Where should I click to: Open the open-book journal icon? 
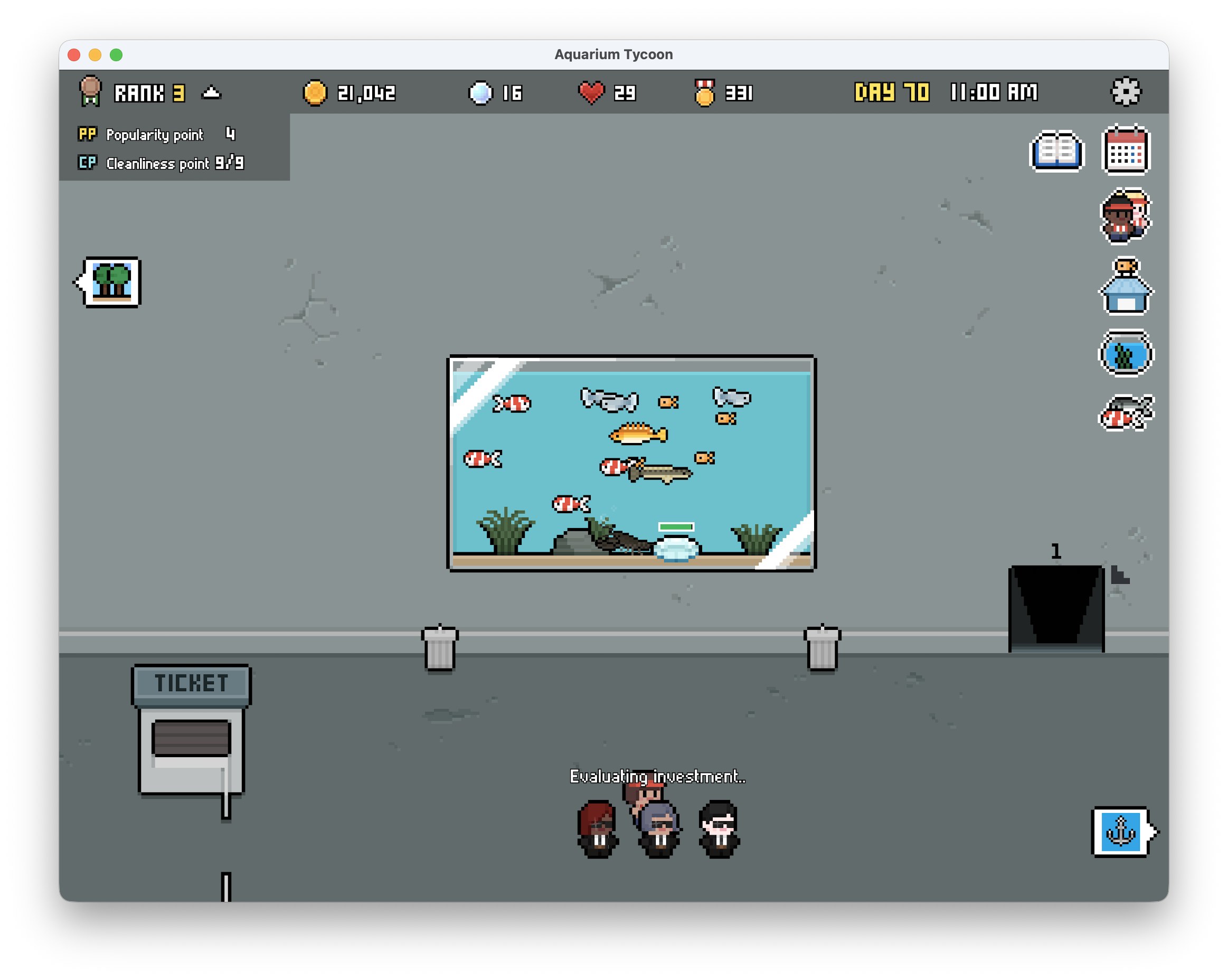tap(1057, 151)
